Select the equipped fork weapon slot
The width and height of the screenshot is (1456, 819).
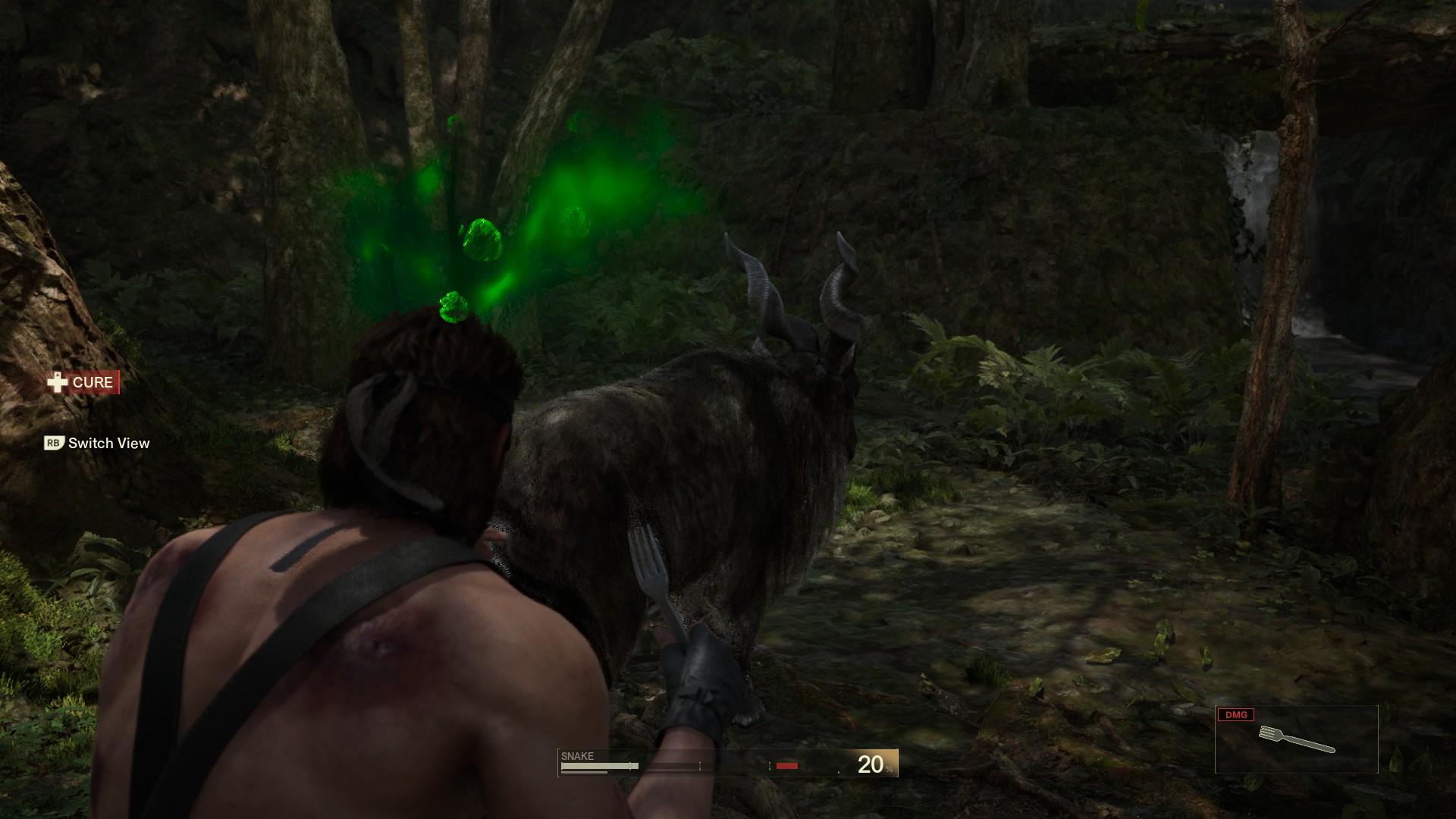point(1296,739)
